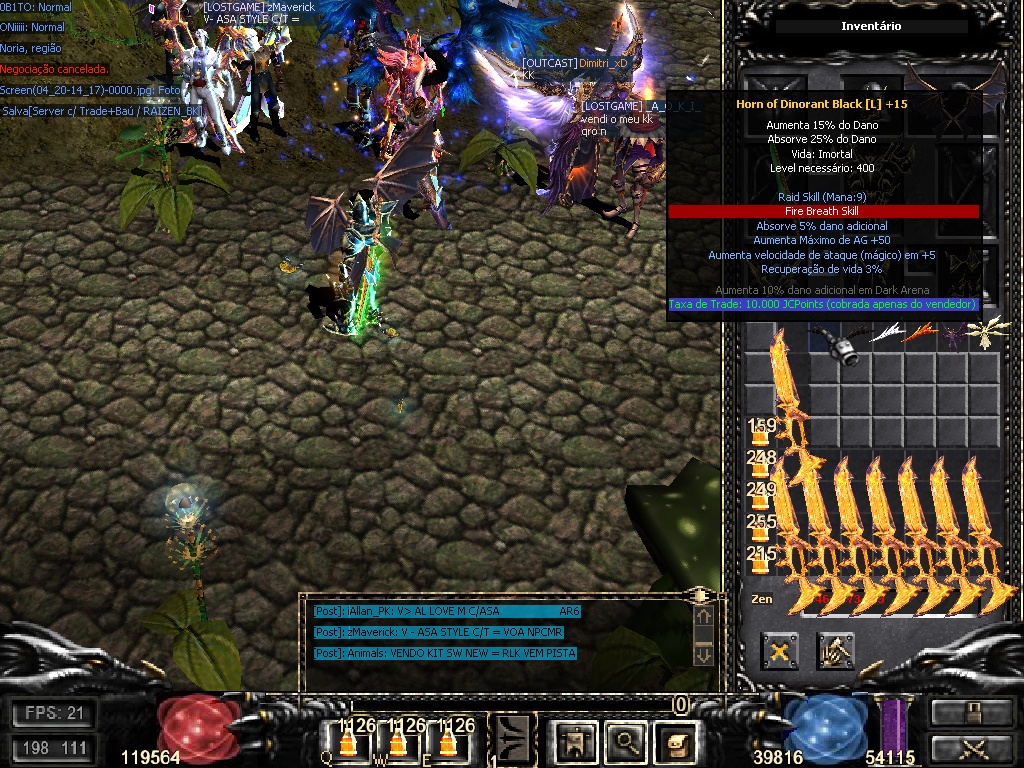This screenshot has height=768, width=1024.
Task: Pick the dark purple wings in inventory
Action: (x=953, y=335)
